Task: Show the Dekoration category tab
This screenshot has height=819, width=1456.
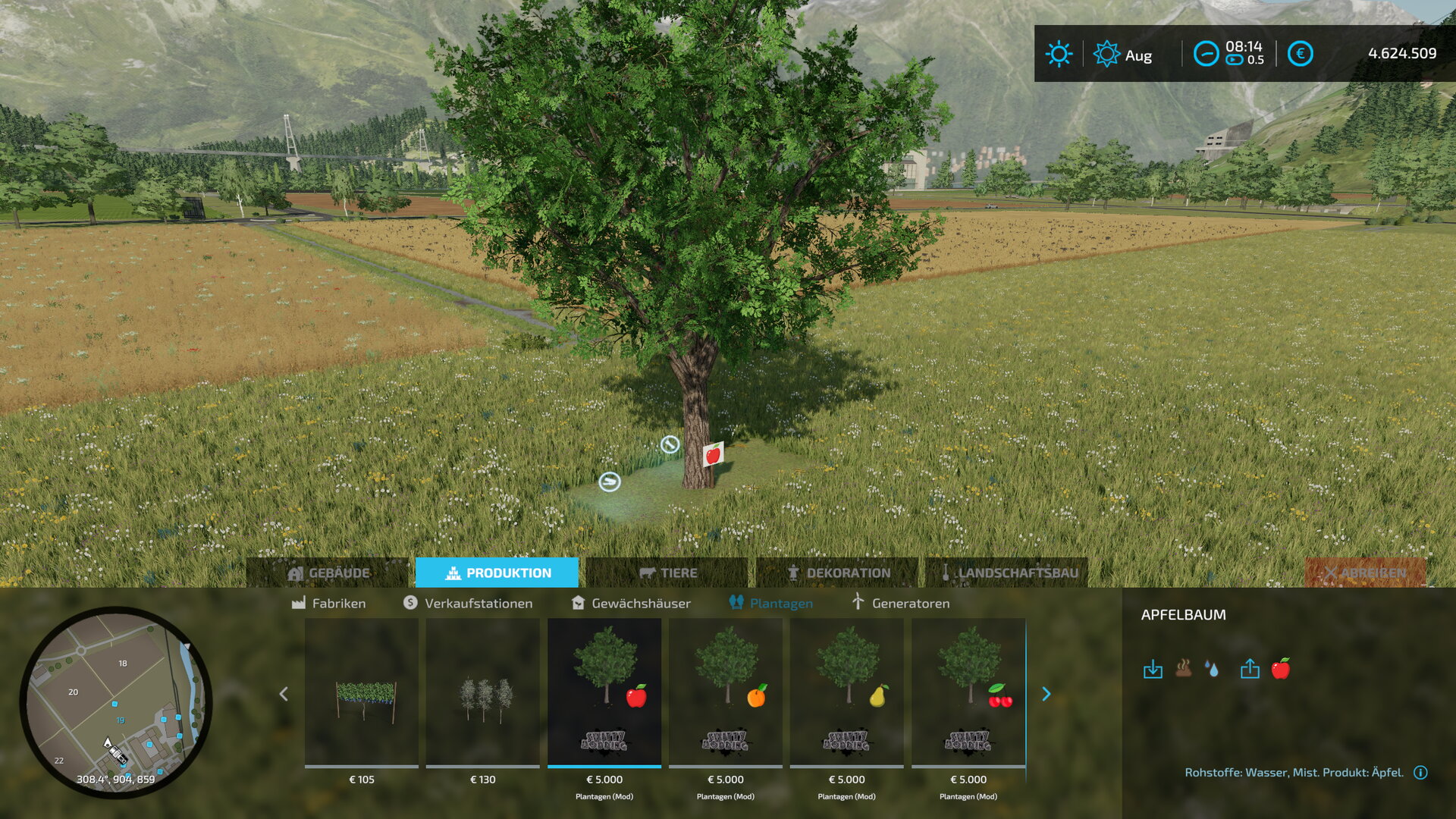Action: (x=838, y=573)
